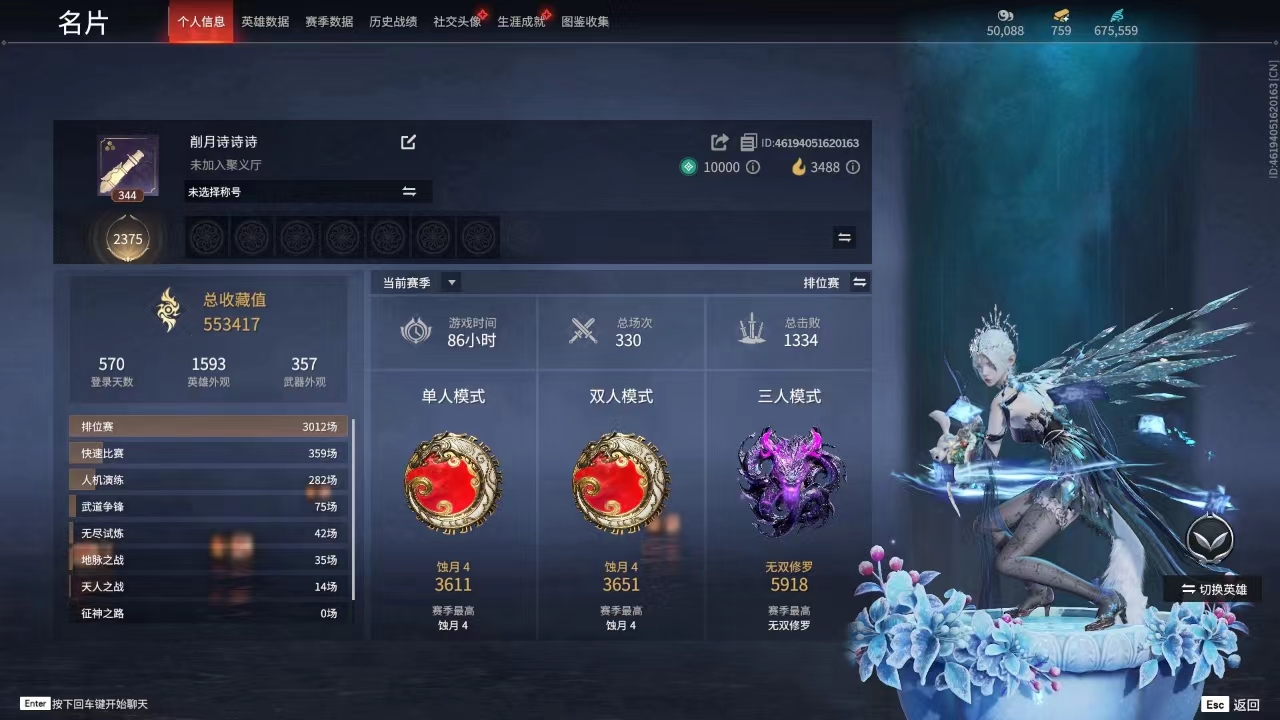The height and width of the screenshot is (720, 1280).
Task: Click the hero switch emblem above 切换英雄
Action: click(1210, 538)
